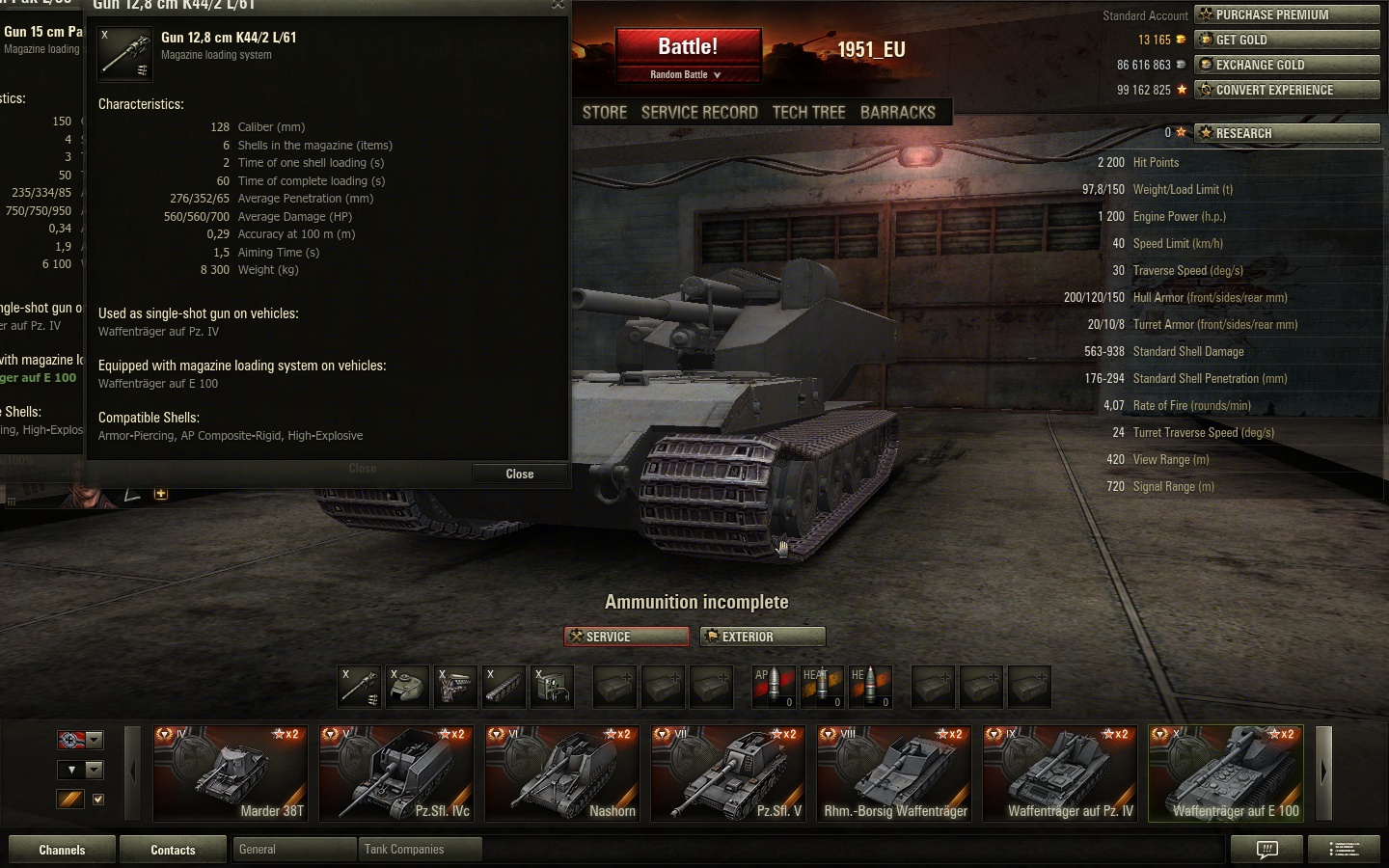Switch to the Tank Companies chat tab

[x=419, y=850]
